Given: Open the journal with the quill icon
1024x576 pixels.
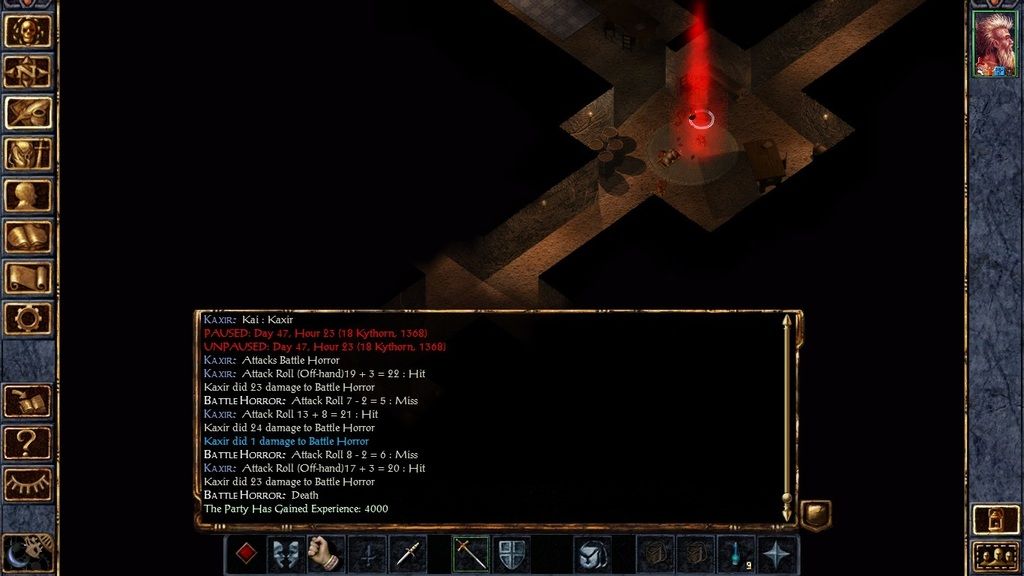Looking at the screenshot, I should (28, 112).
